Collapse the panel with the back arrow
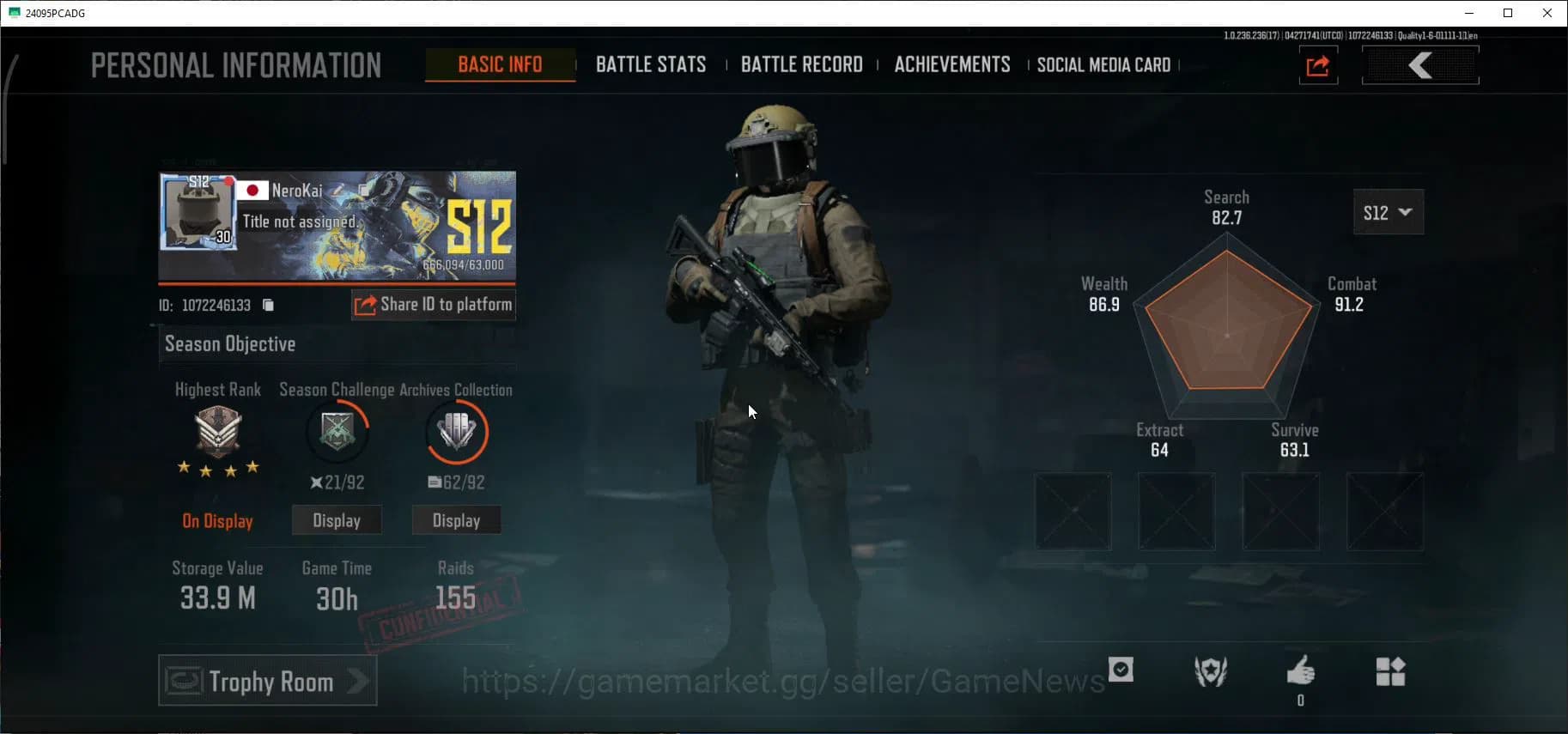Screen dimensions: 1568x734 tap(1420, 64)
